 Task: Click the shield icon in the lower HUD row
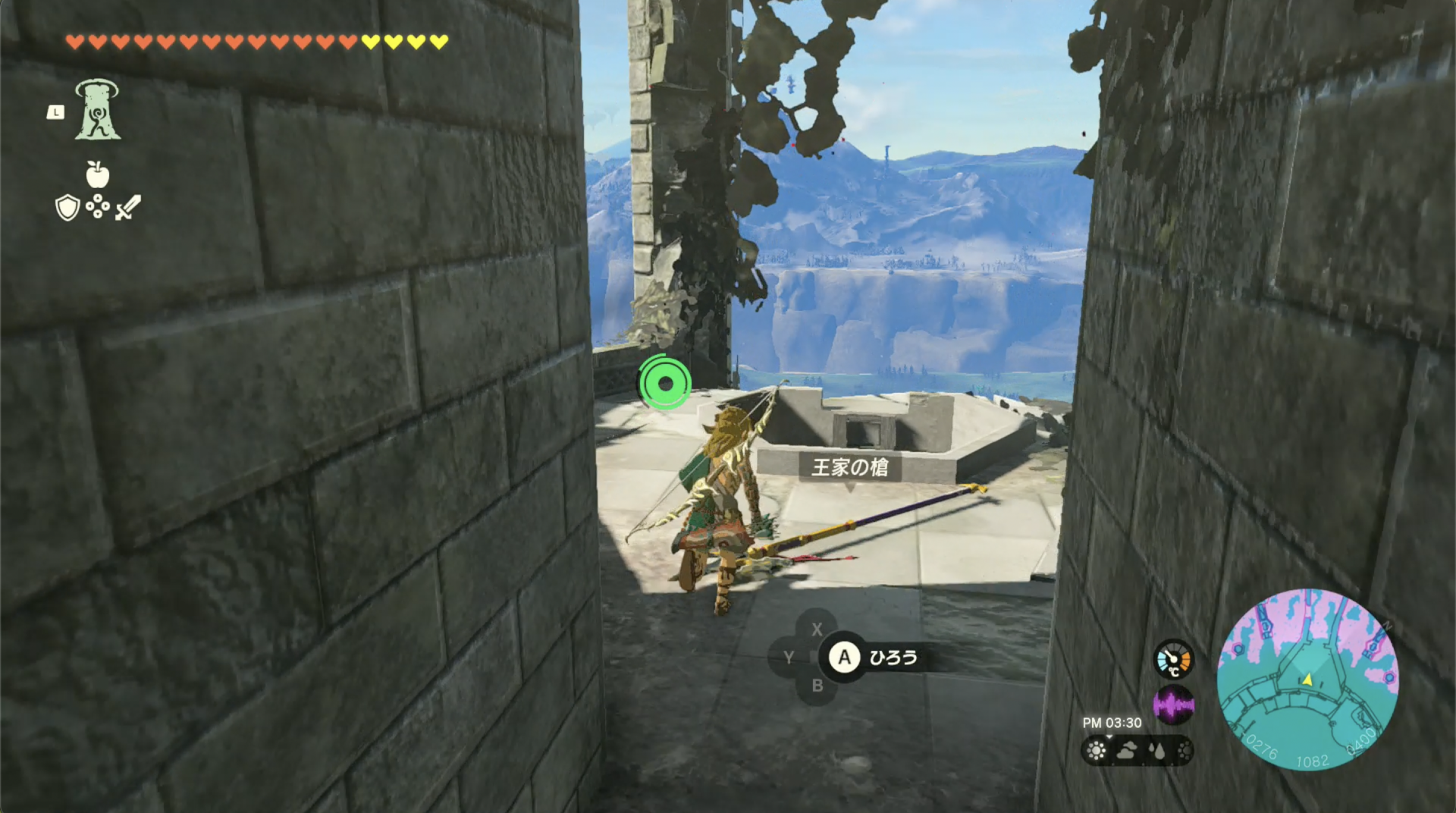click(68, 206)
